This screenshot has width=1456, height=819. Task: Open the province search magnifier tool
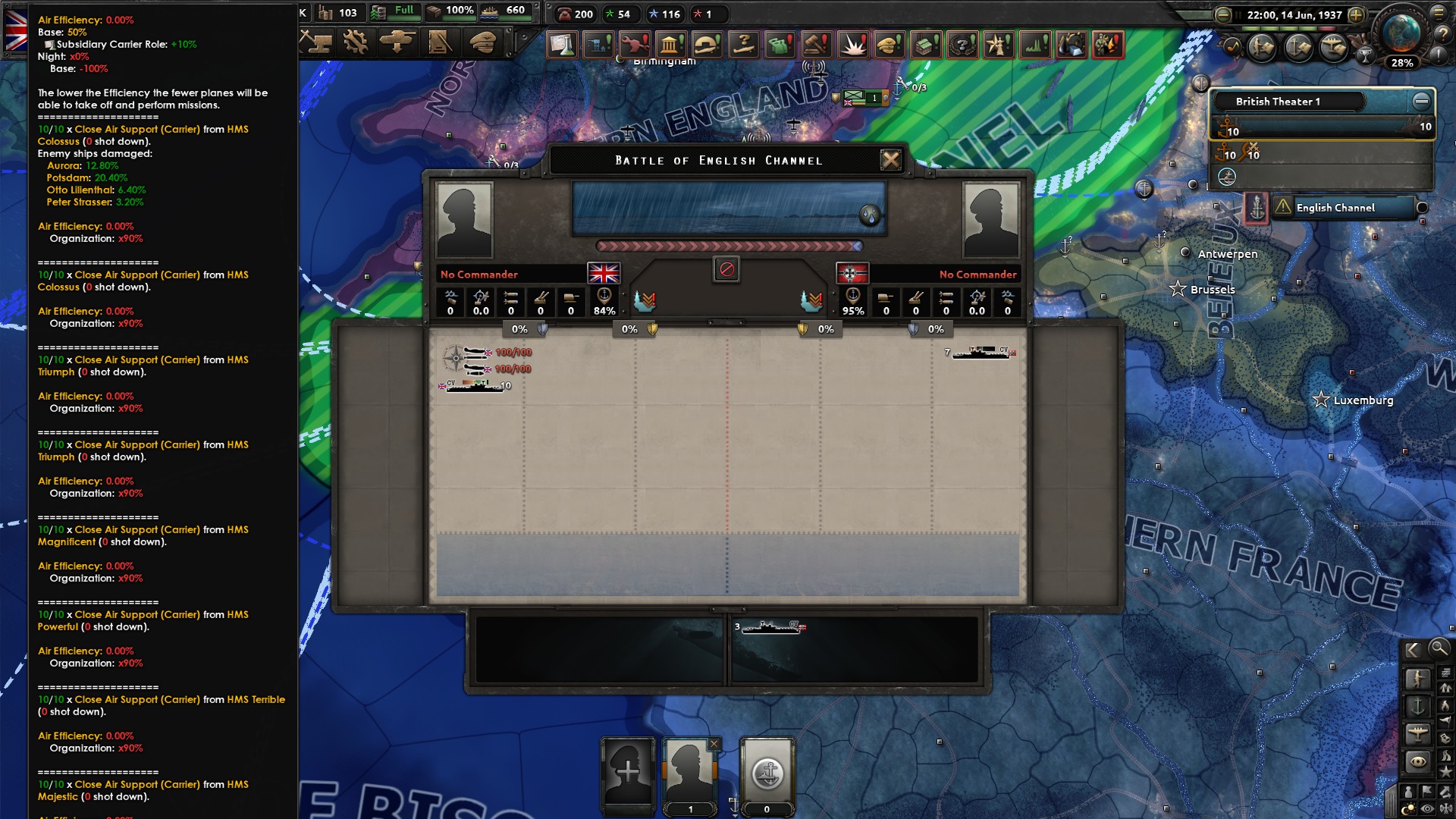click(1439, 650)
